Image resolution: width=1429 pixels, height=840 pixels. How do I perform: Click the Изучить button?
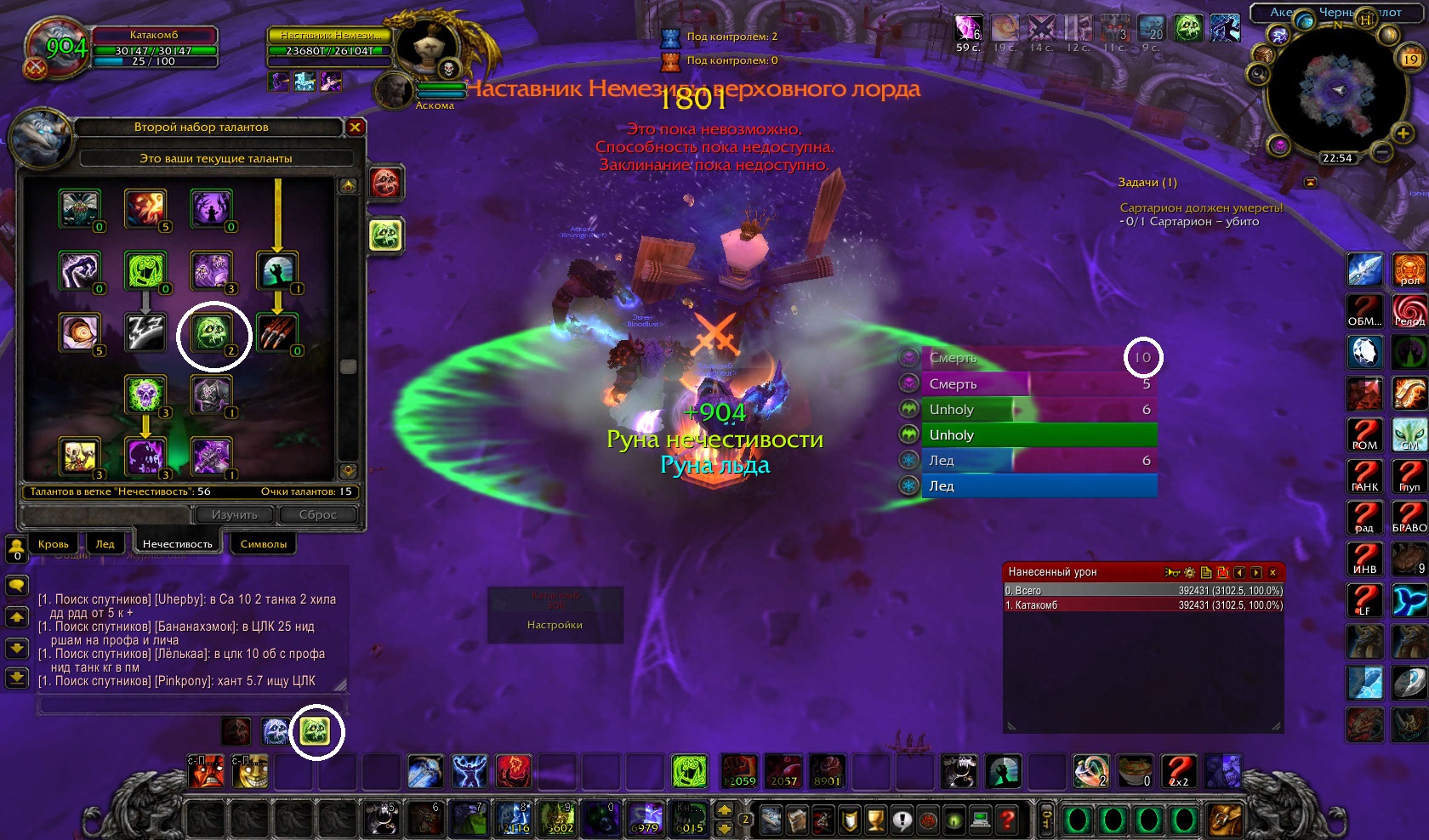[234, 514]
